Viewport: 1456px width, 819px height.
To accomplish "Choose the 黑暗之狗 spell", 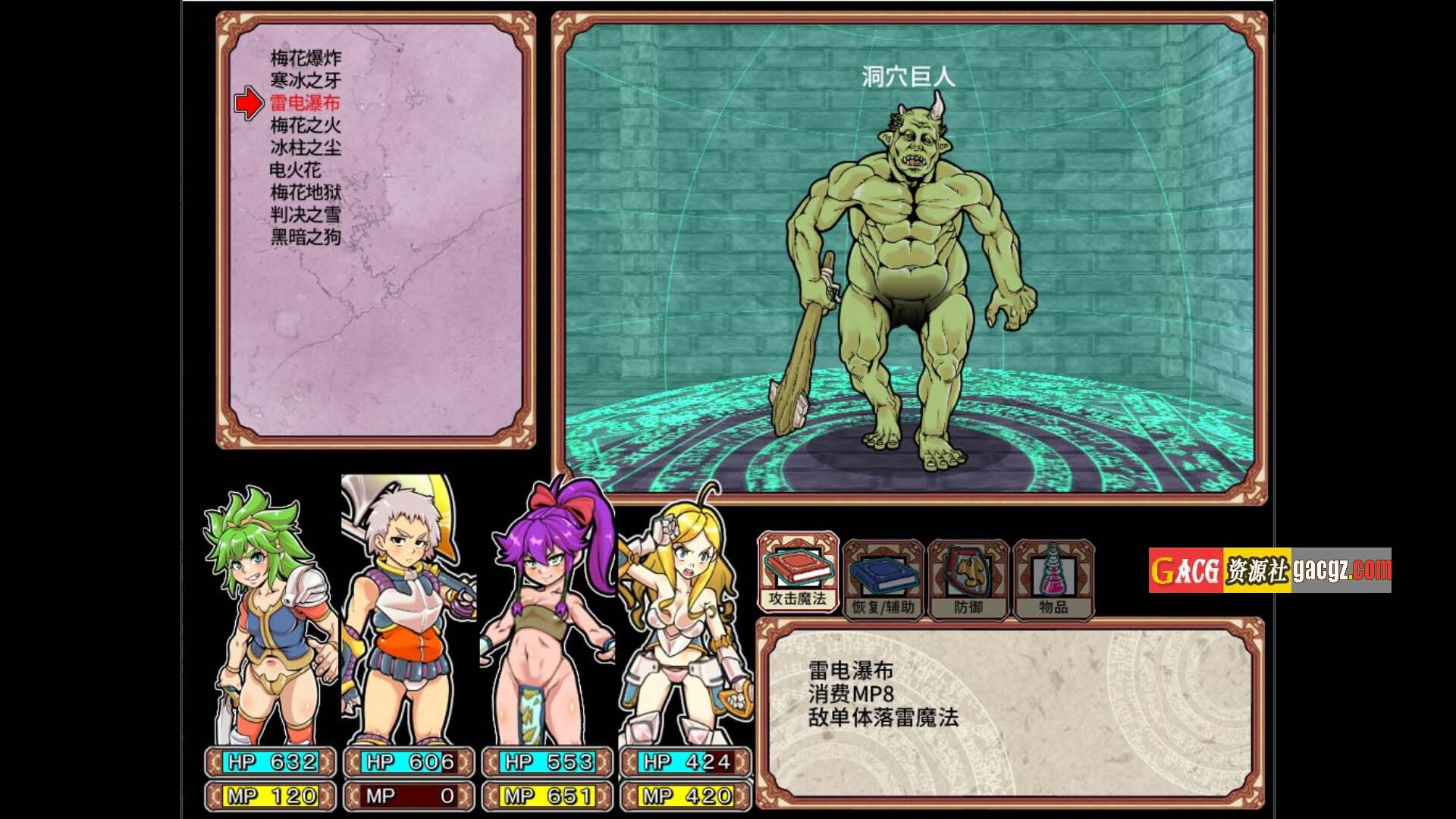I will click(x=306, y=237).
